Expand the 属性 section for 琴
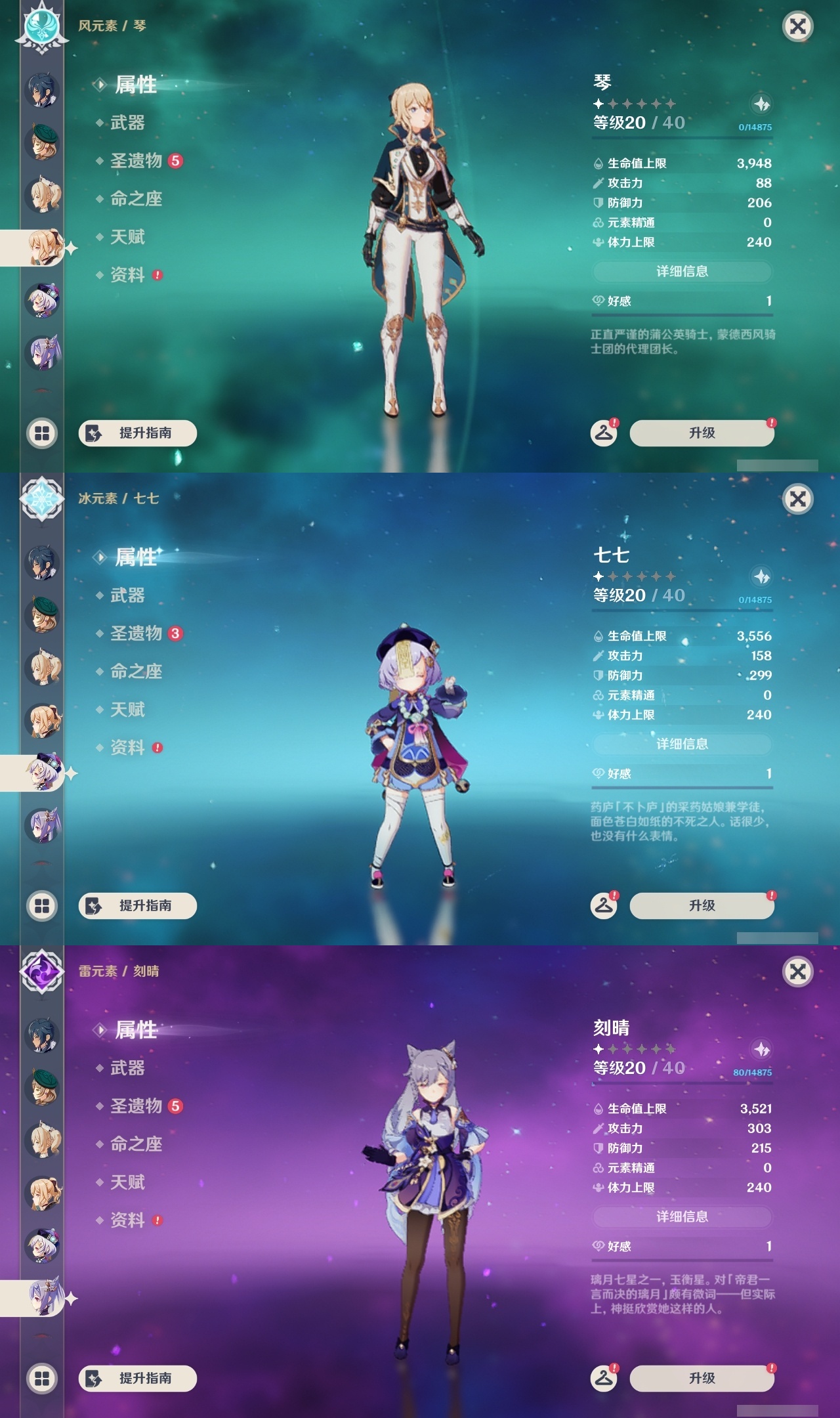This screenshot has width=840, height=1418. (x=136, y=86)
